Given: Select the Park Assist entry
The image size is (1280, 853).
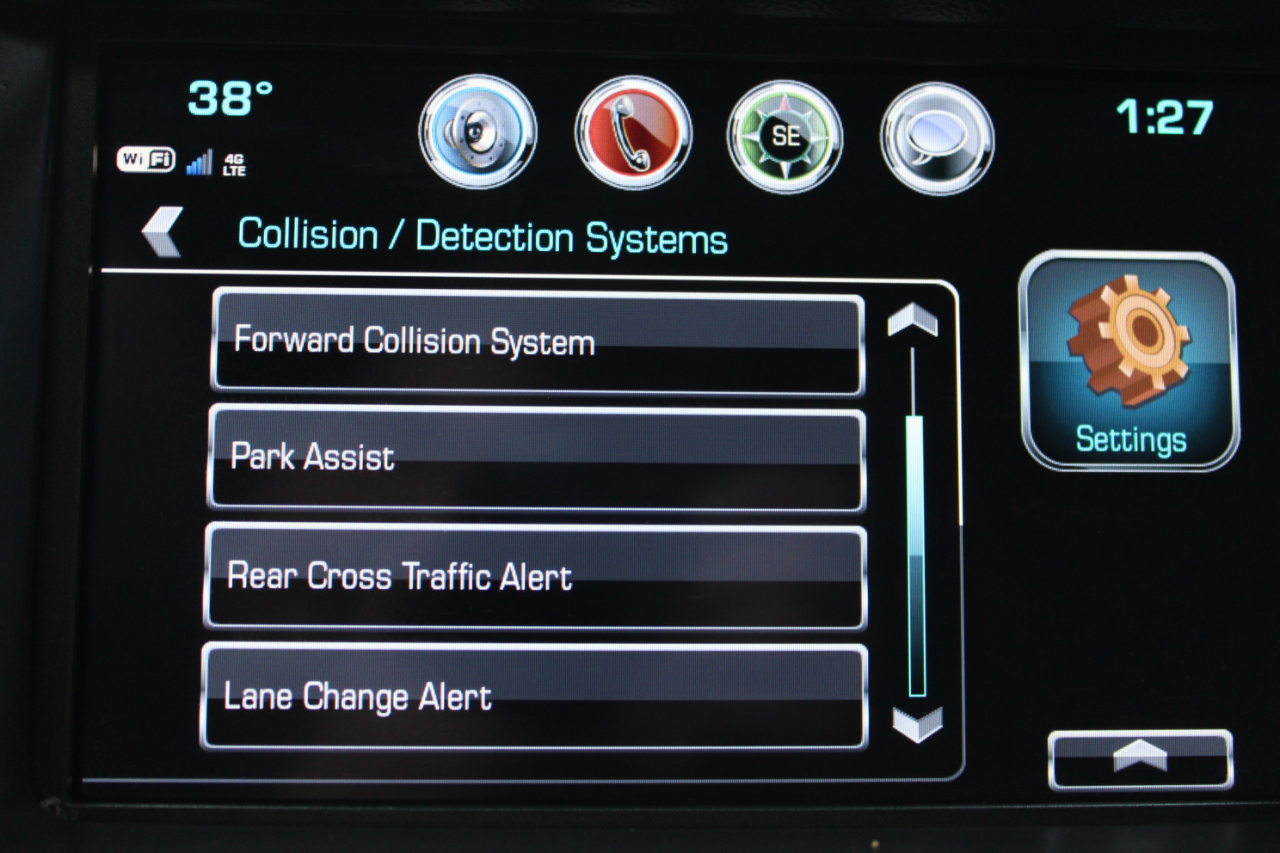Looking at the screenshot, I should pyautogui.click(x=535, y=459).
